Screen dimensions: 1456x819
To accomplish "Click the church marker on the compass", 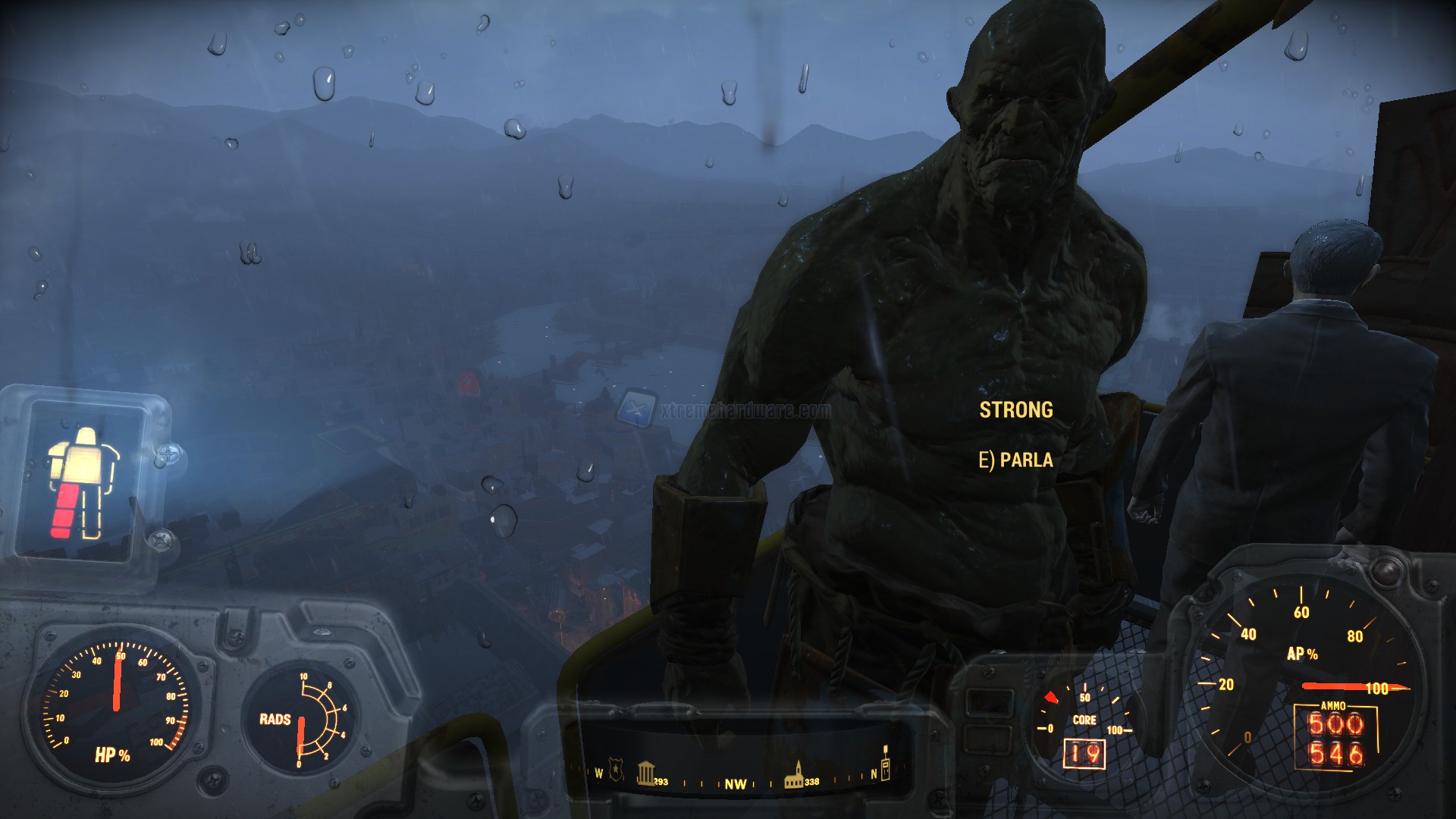I will pos(795,772).
